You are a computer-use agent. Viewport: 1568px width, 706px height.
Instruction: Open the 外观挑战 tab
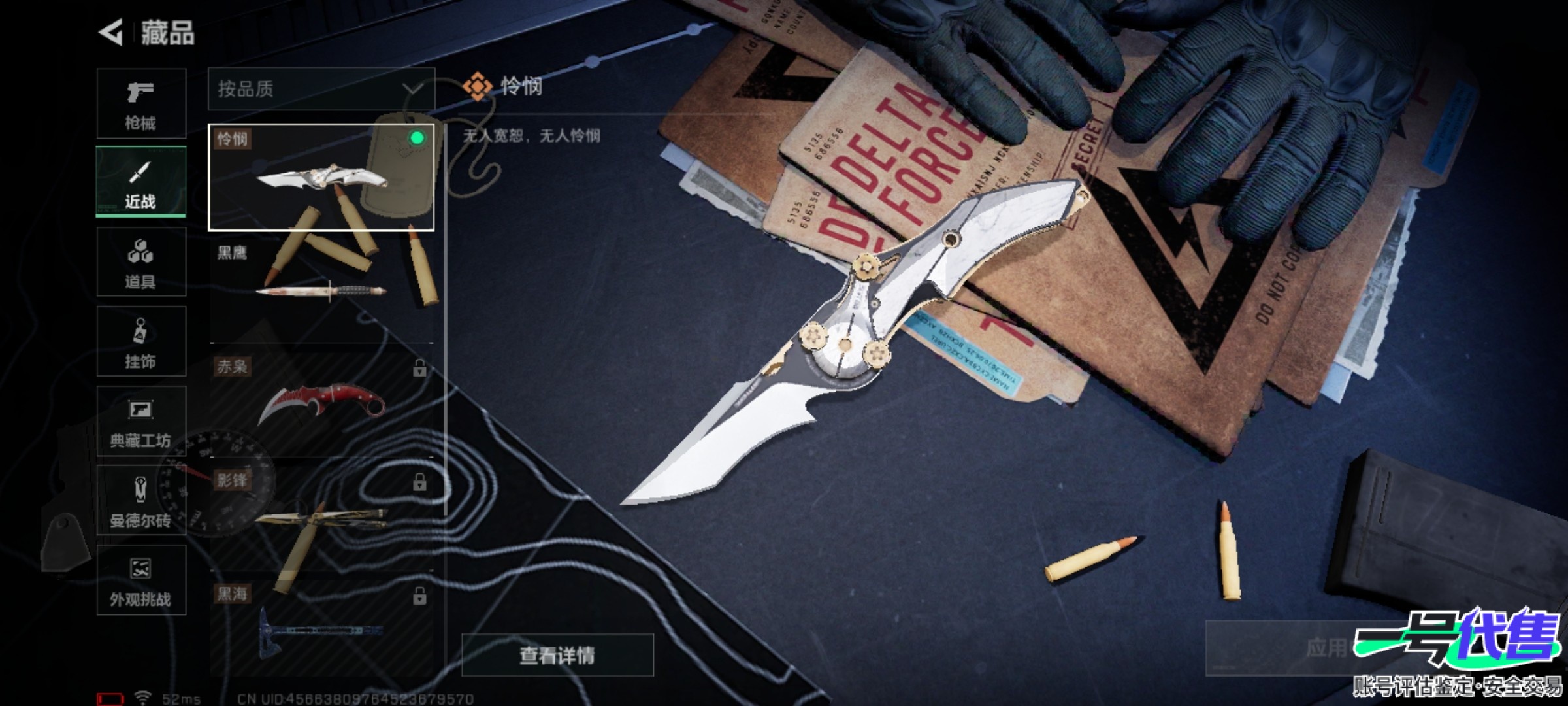point(141,580)
